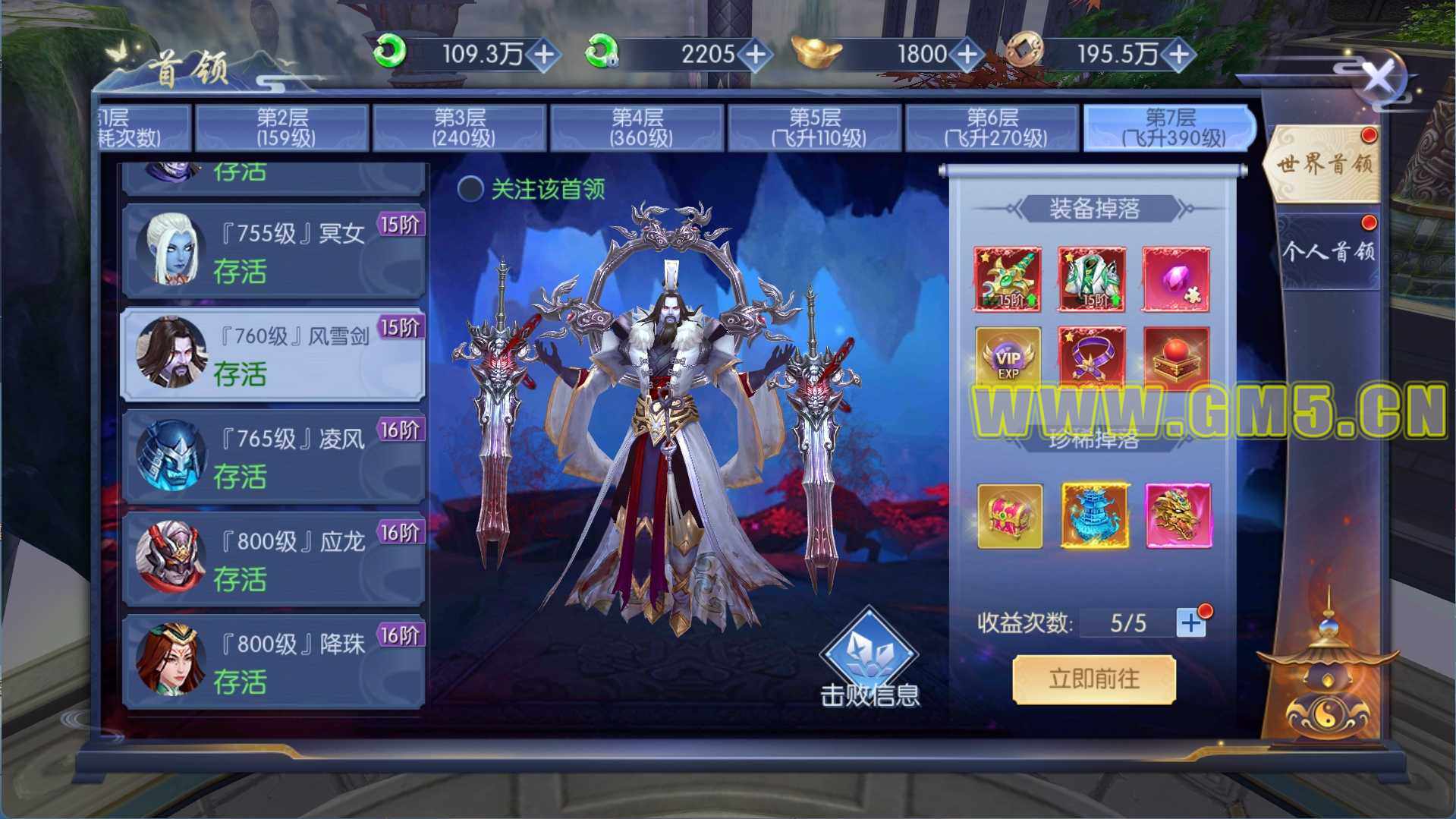Screen dimensions: 1456x819
Task: Select the 765级 凌风 boss entry
Action: 273,456
